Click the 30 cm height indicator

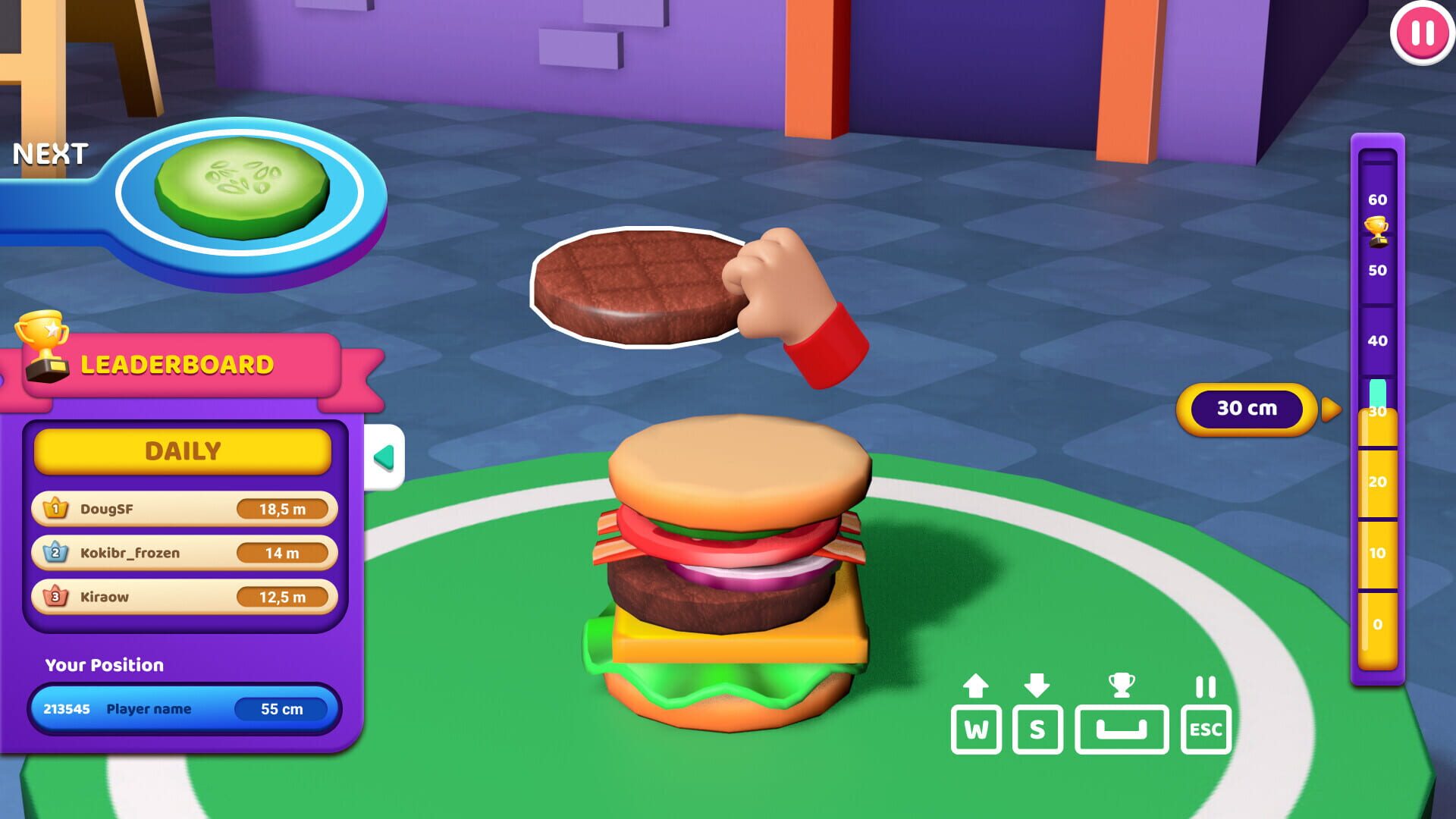(1247, 408)
